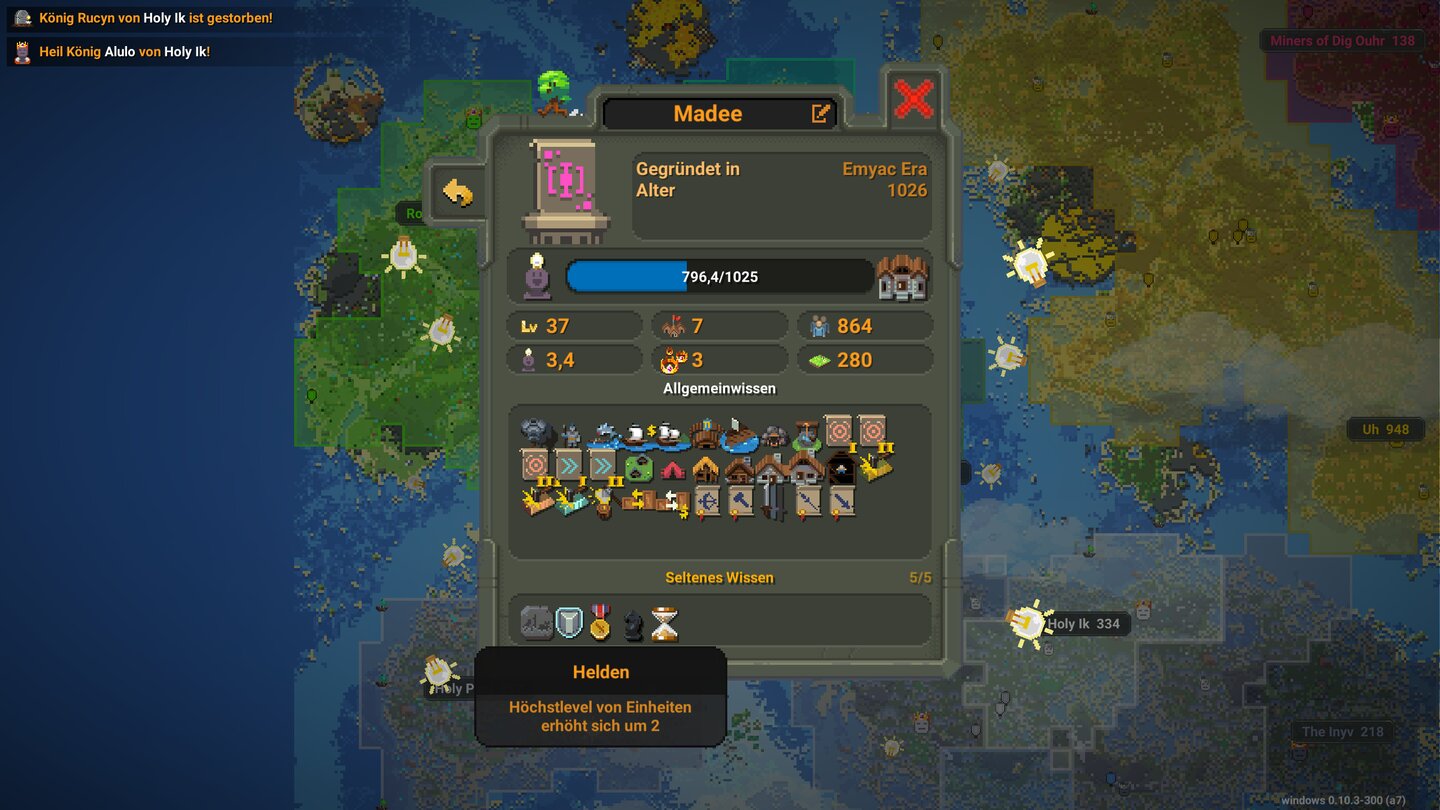Click the chess knight rare knowledge icon
The image size is (1440, 810).
coord(632,625)
